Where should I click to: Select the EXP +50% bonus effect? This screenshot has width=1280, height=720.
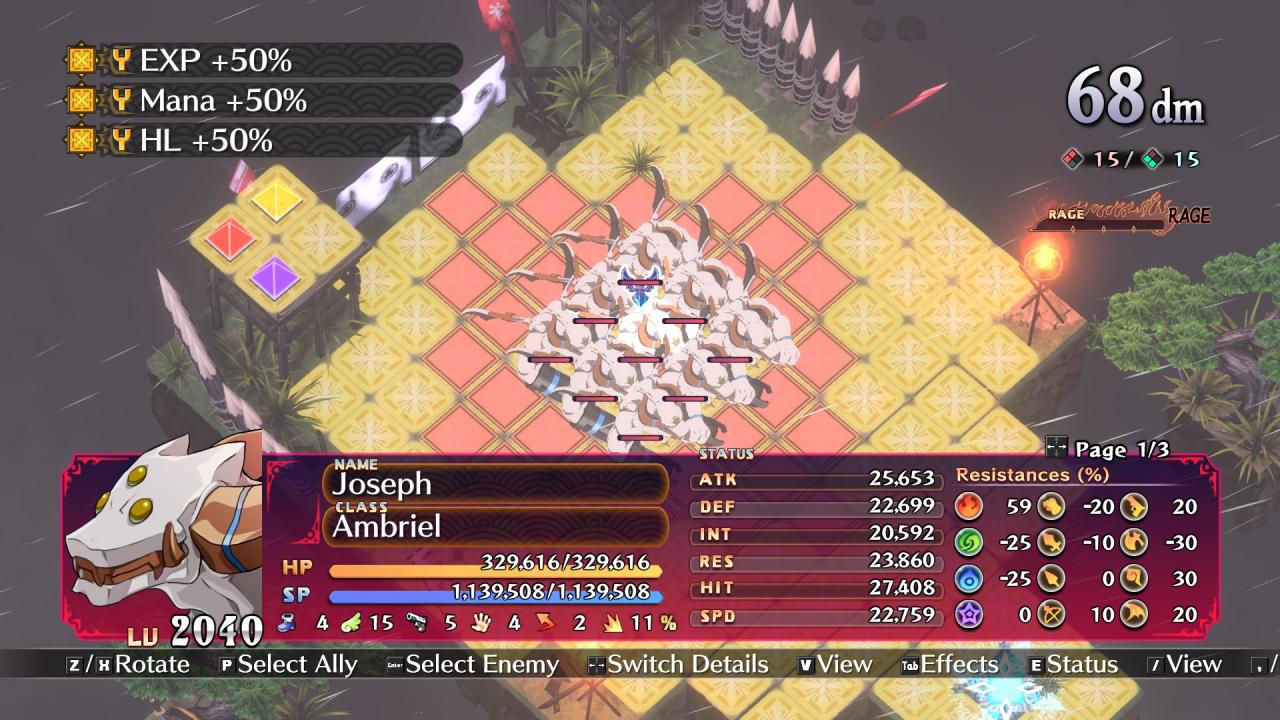click(x=215, y=61)
